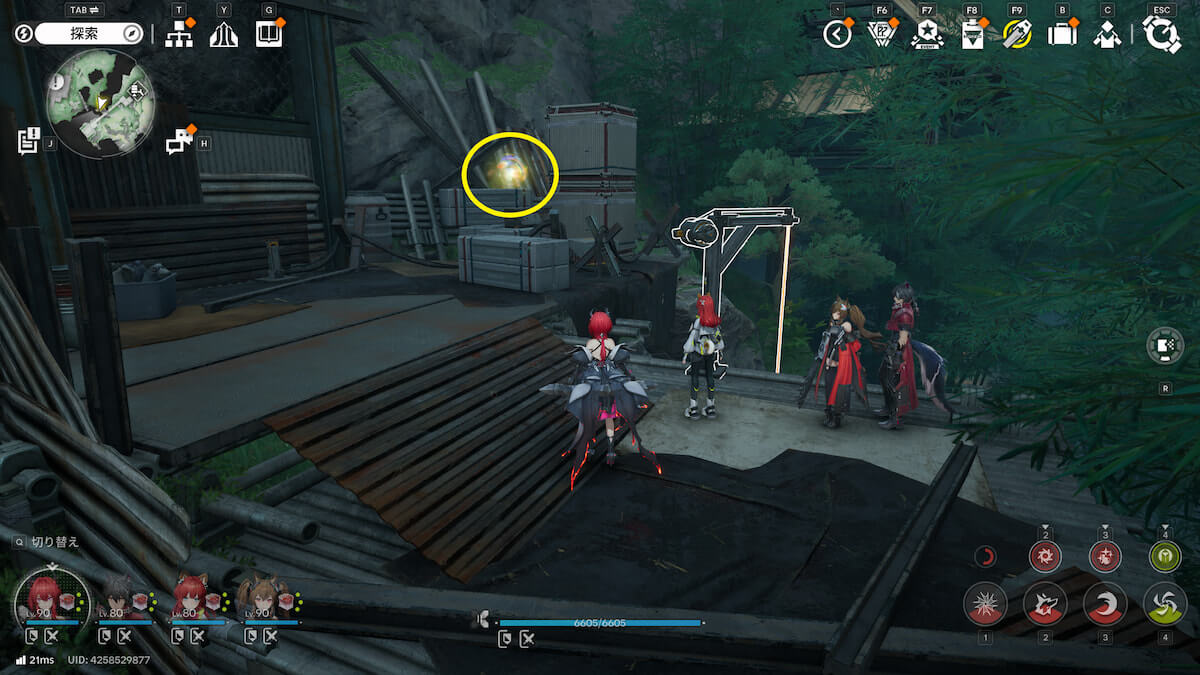
Task: Open the operator figure icon beside the briefcase
Action: [x=1106, y=34]
